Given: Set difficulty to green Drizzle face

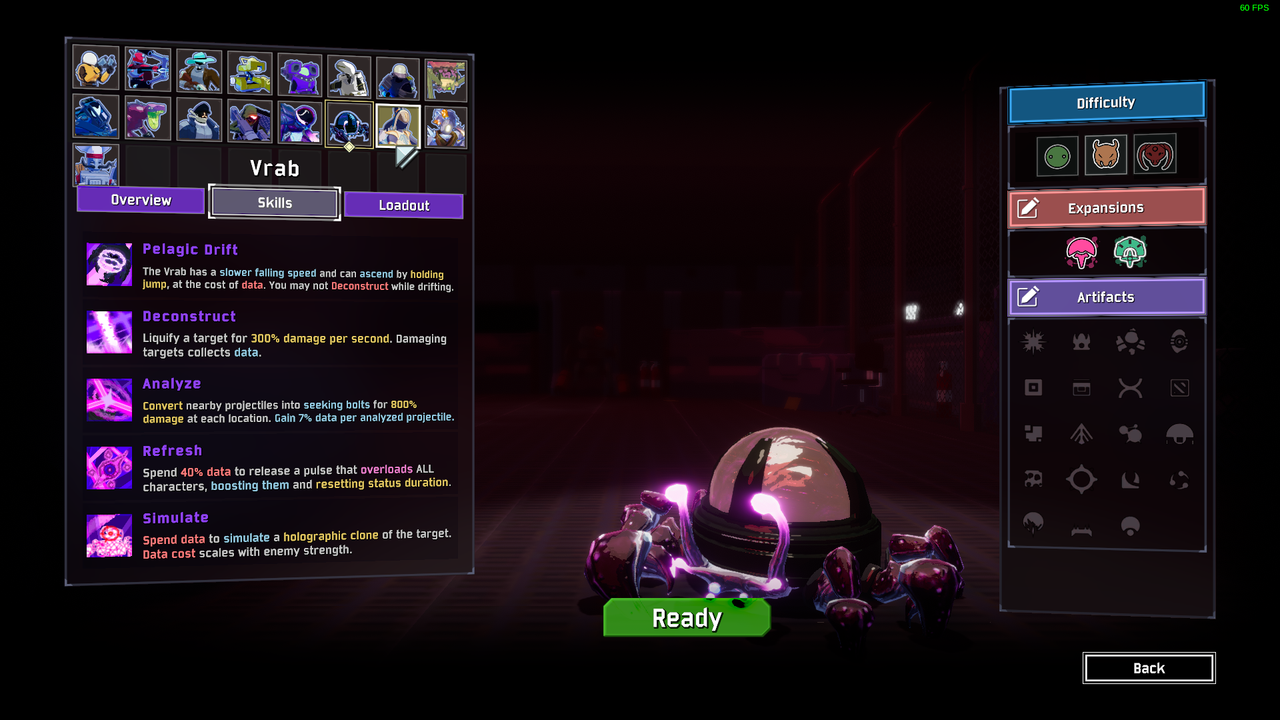Looking at the screenshot, I should tap(1057, 156).
